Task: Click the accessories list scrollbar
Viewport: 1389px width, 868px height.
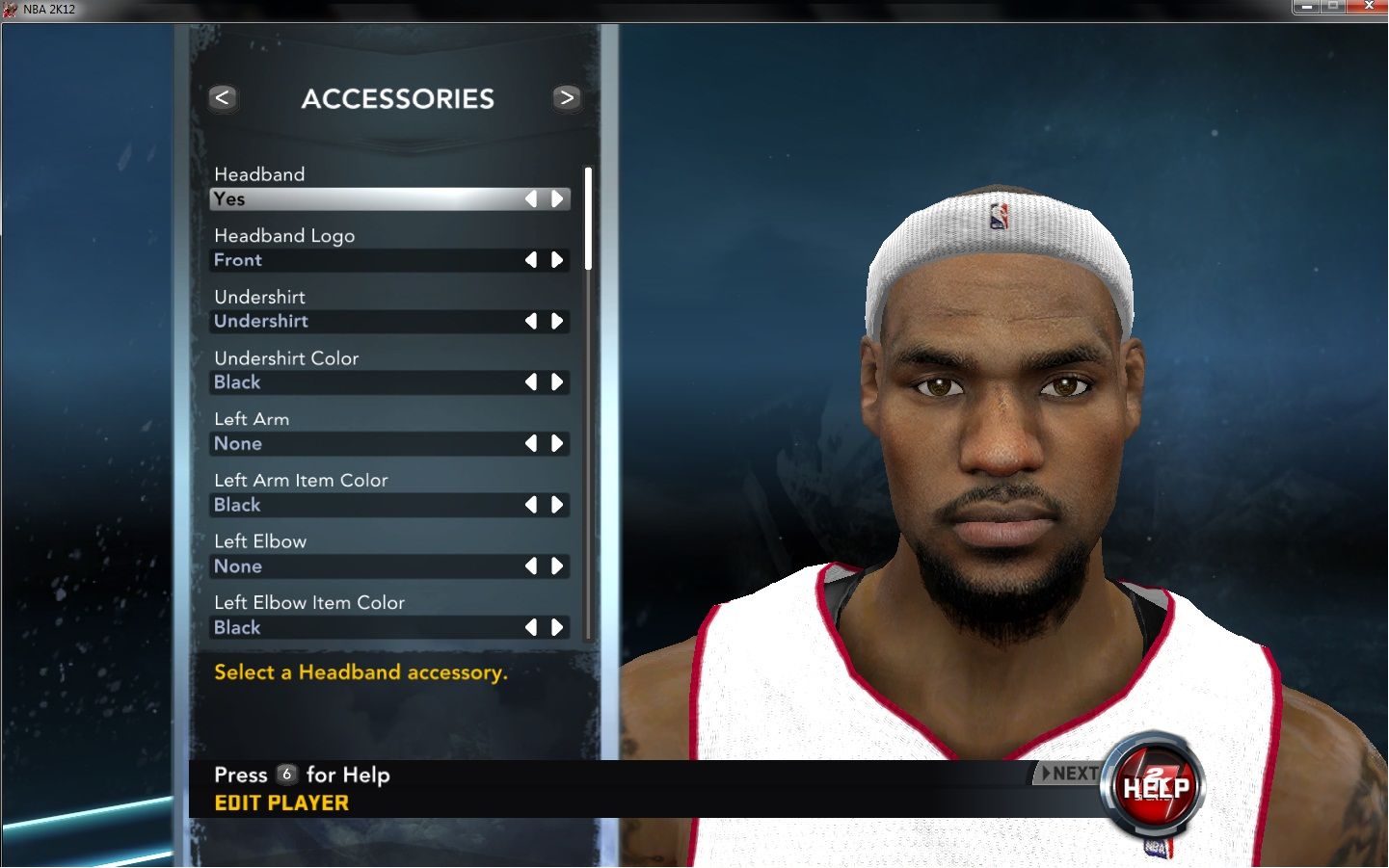Action: click(588, 220)
